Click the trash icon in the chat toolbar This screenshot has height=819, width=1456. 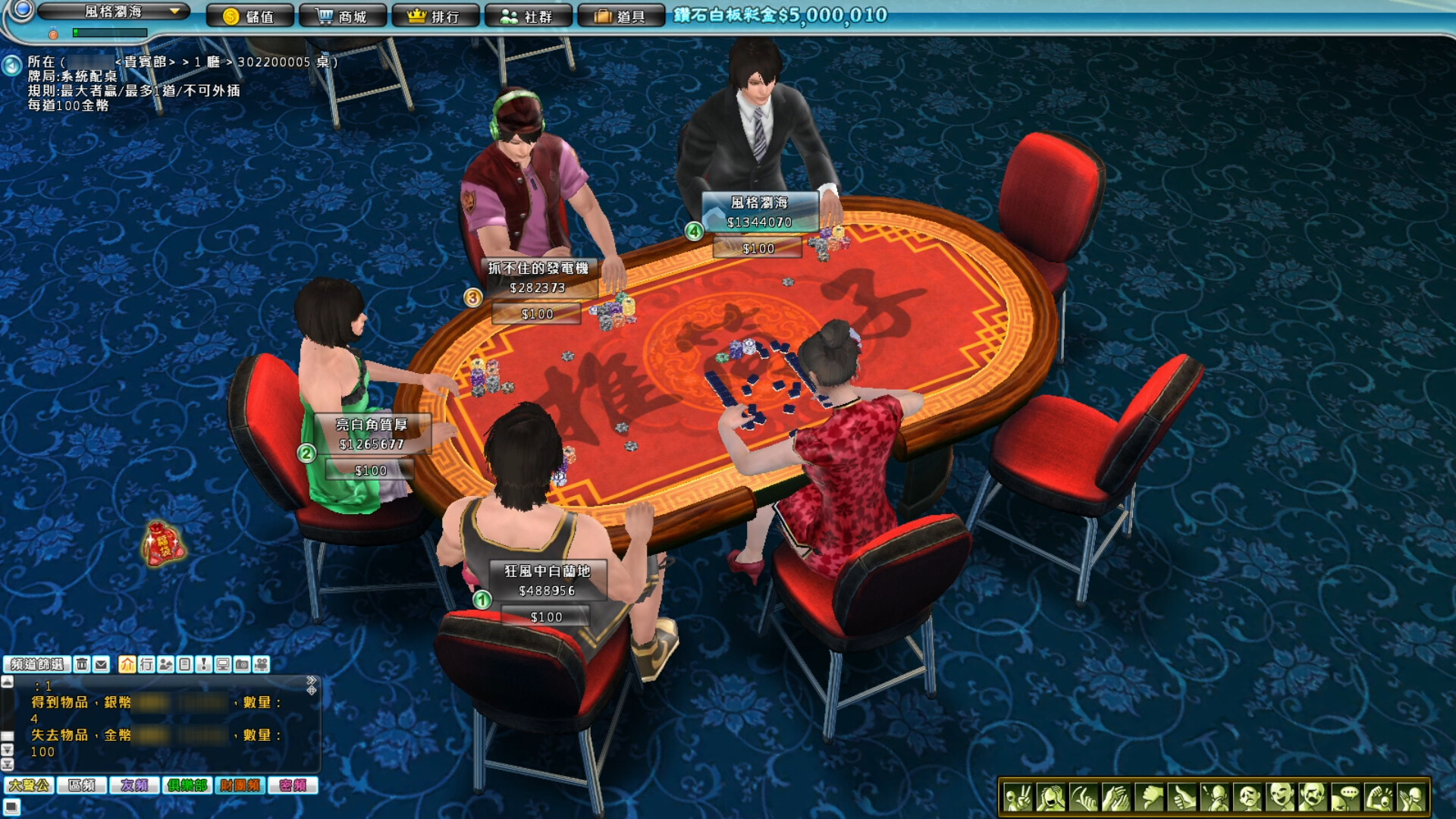tap(83, 665)
